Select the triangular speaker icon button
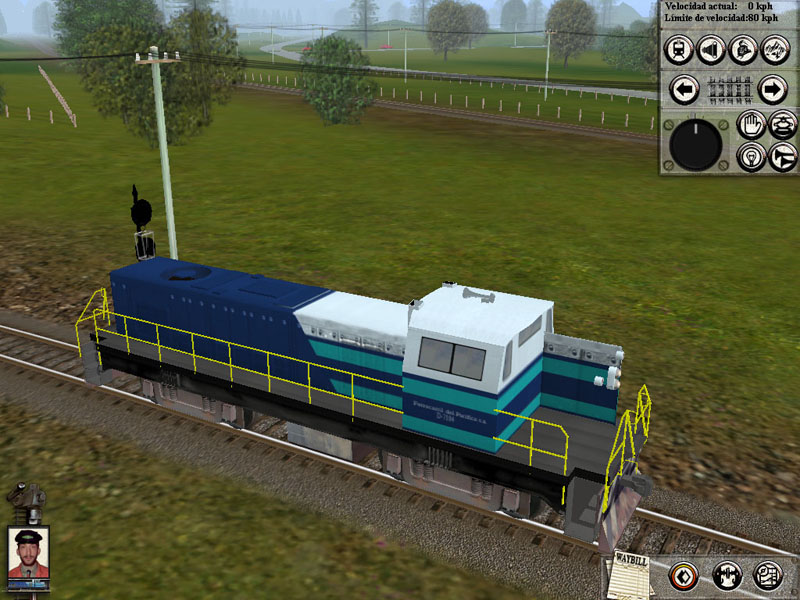Image resolution: width=800 pixels, height=600 pixels. click(x=711, y=49)
